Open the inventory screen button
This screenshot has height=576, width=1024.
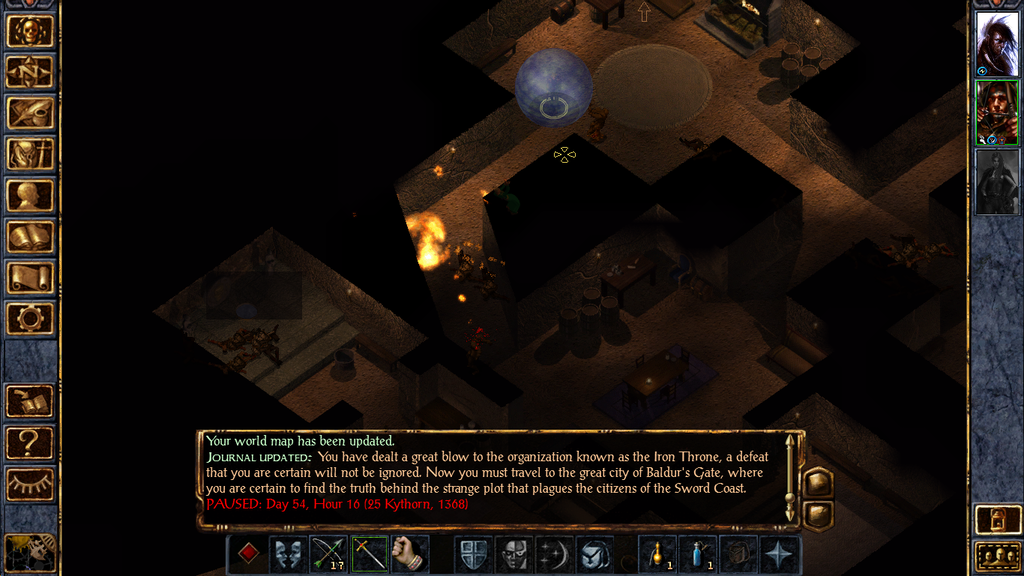click(30, 154)
